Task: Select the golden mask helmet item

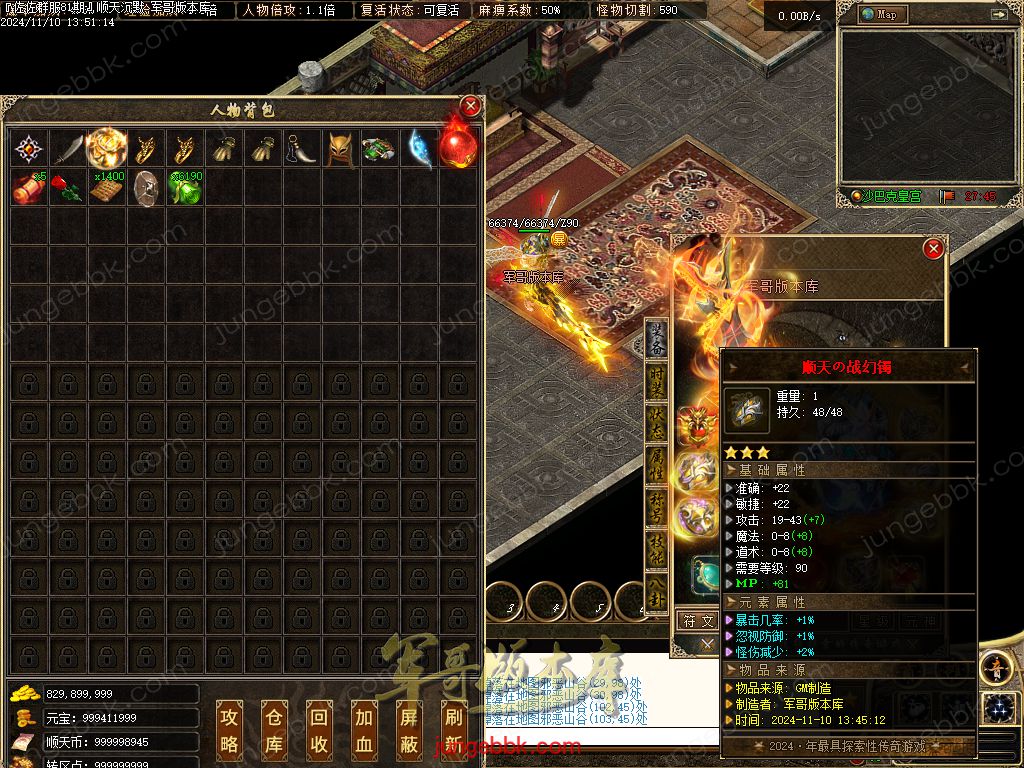Action: pos(340,149)
